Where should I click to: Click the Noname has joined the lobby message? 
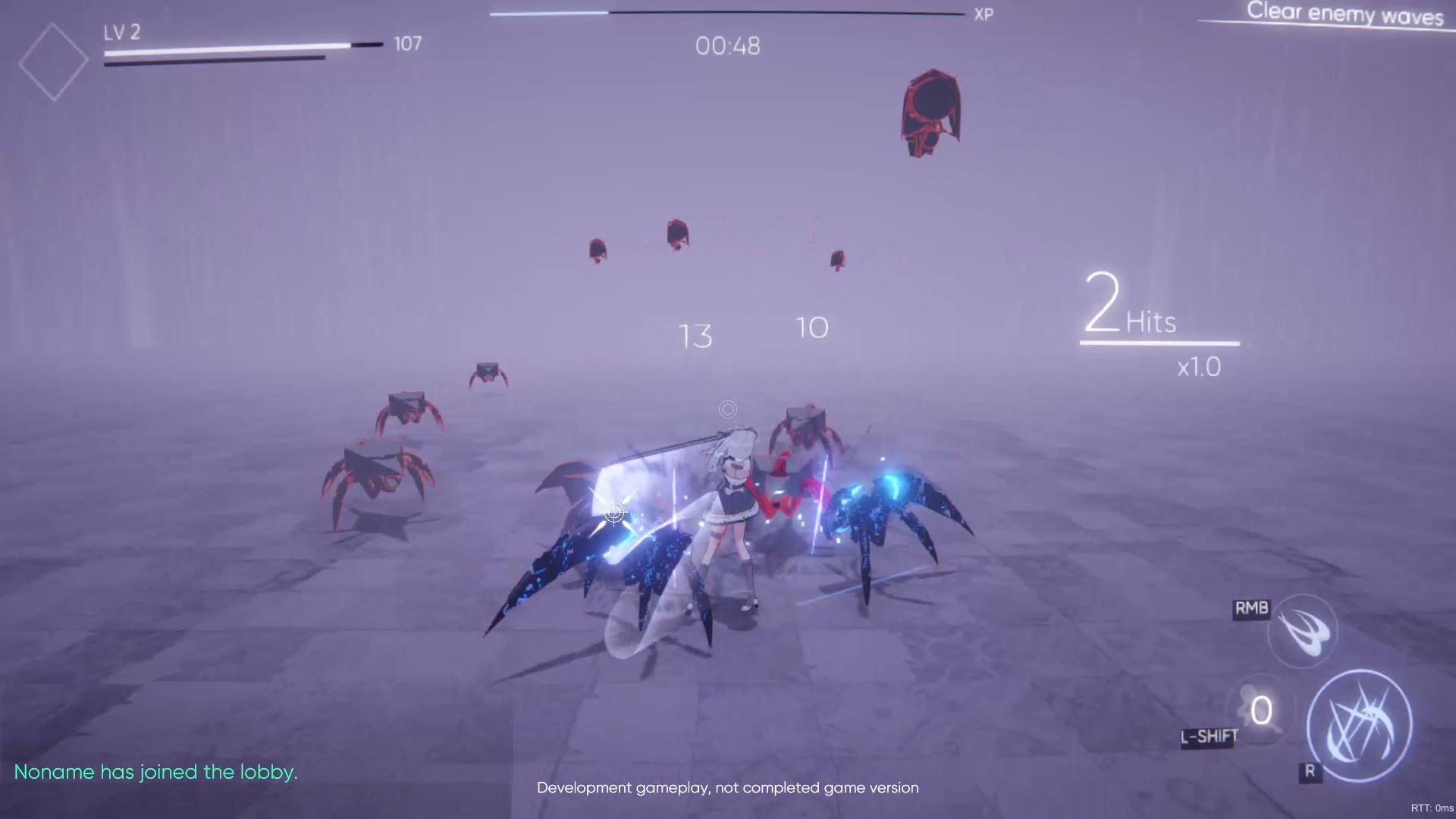click(x=158, y=771)
